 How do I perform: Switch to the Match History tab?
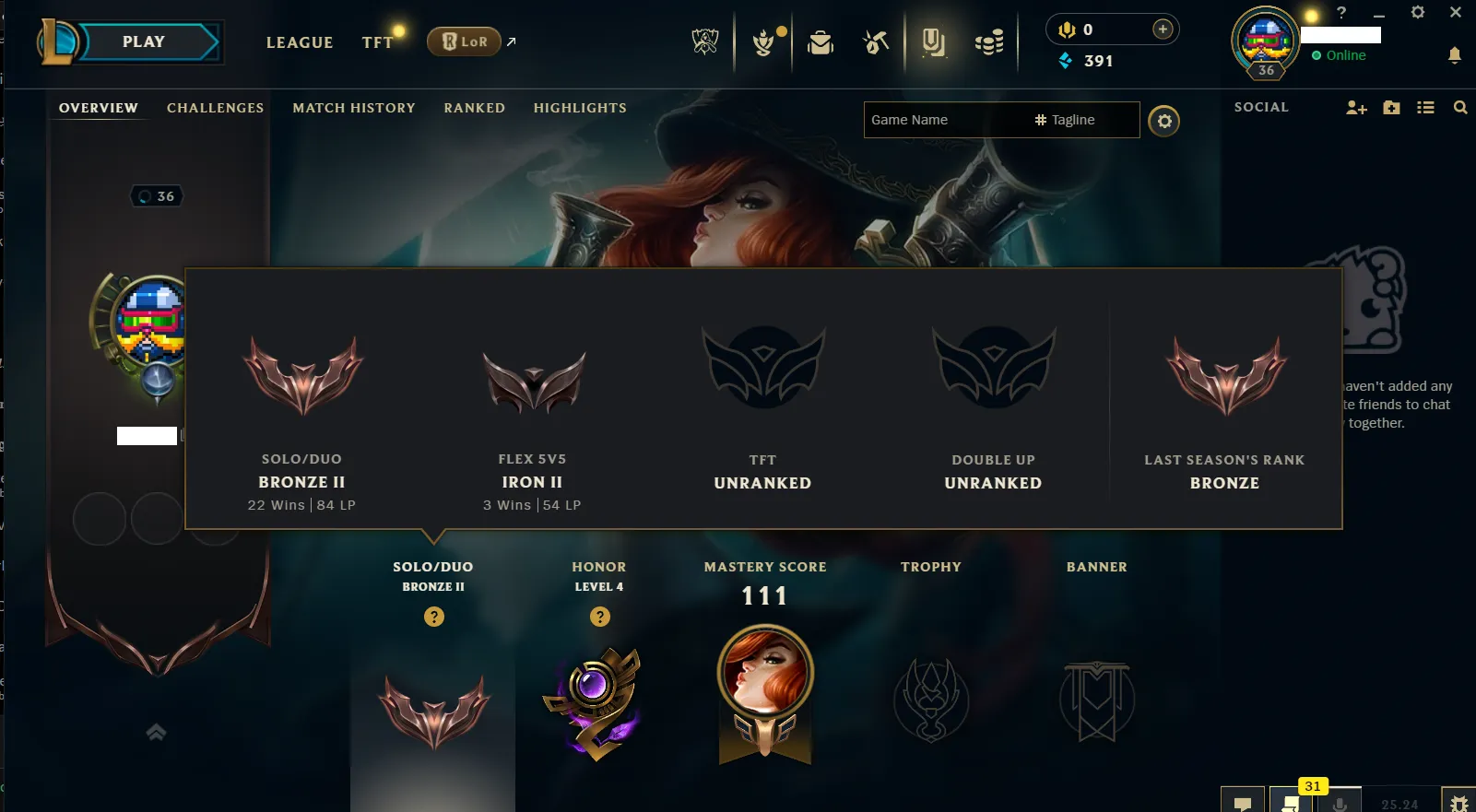click(x=354, y=108)
